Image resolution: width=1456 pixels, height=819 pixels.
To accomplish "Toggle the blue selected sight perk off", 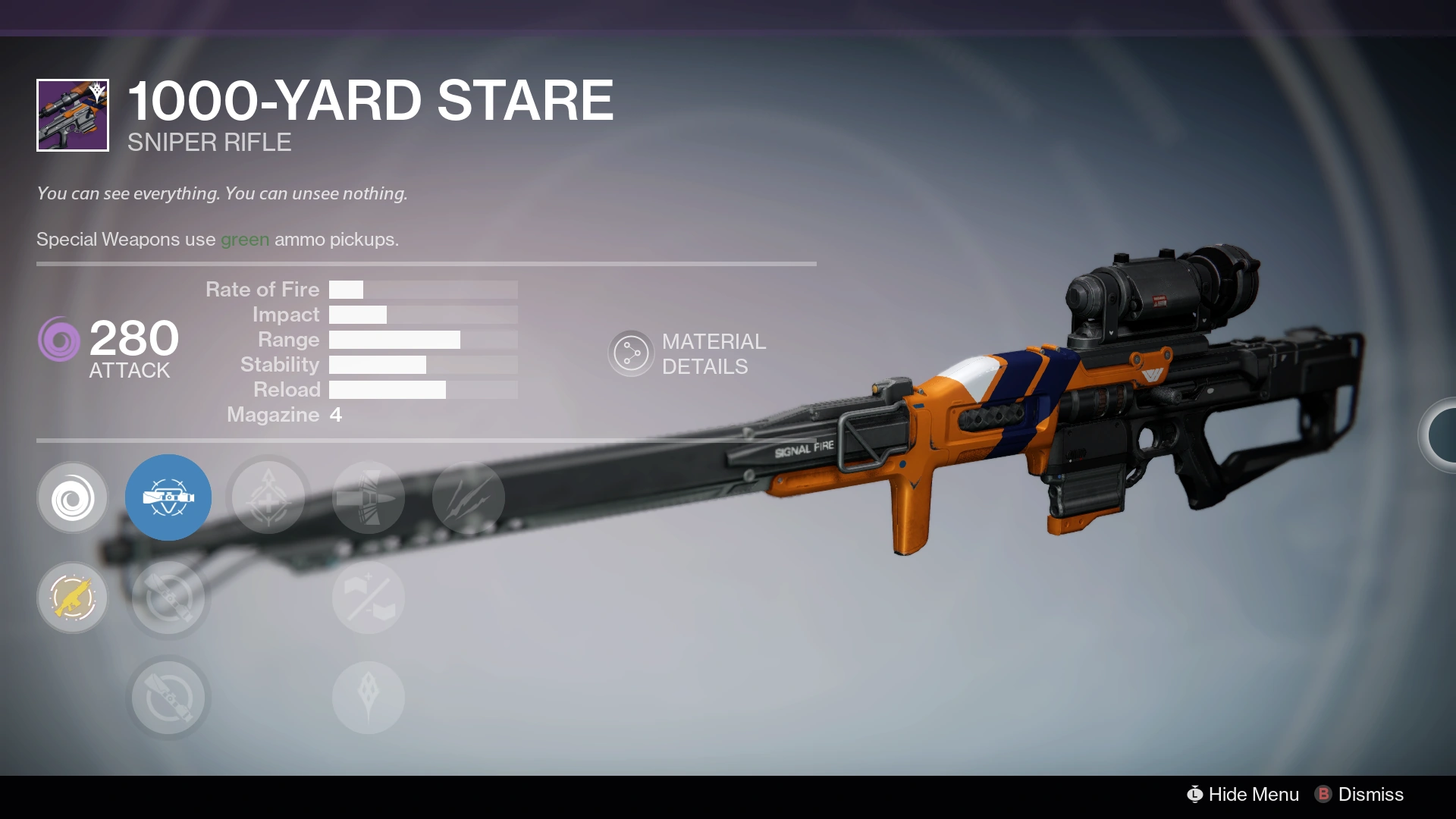I will click(x=168, y=498).
